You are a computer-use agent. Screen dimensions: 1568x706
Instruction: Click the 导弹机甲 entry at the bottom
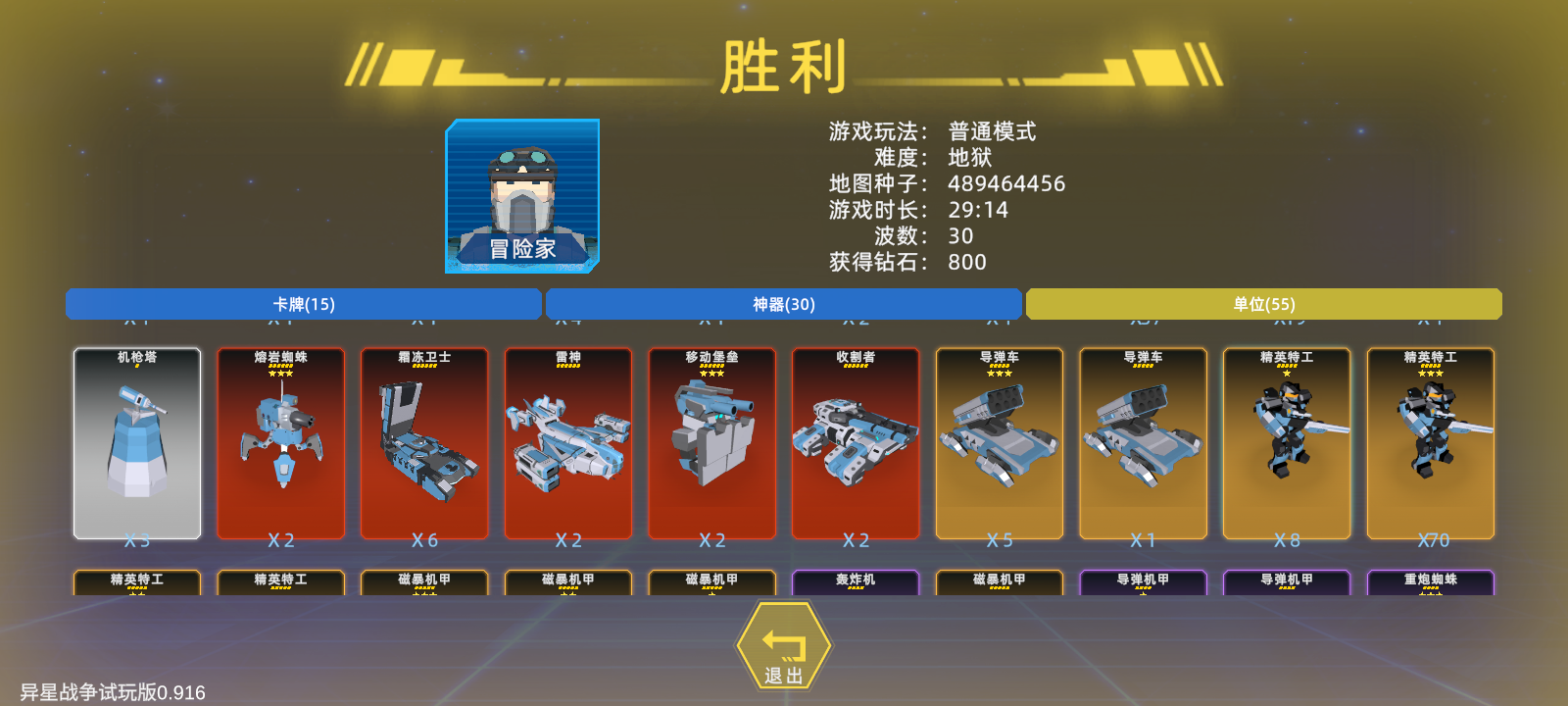click(x=1143, y=580)
